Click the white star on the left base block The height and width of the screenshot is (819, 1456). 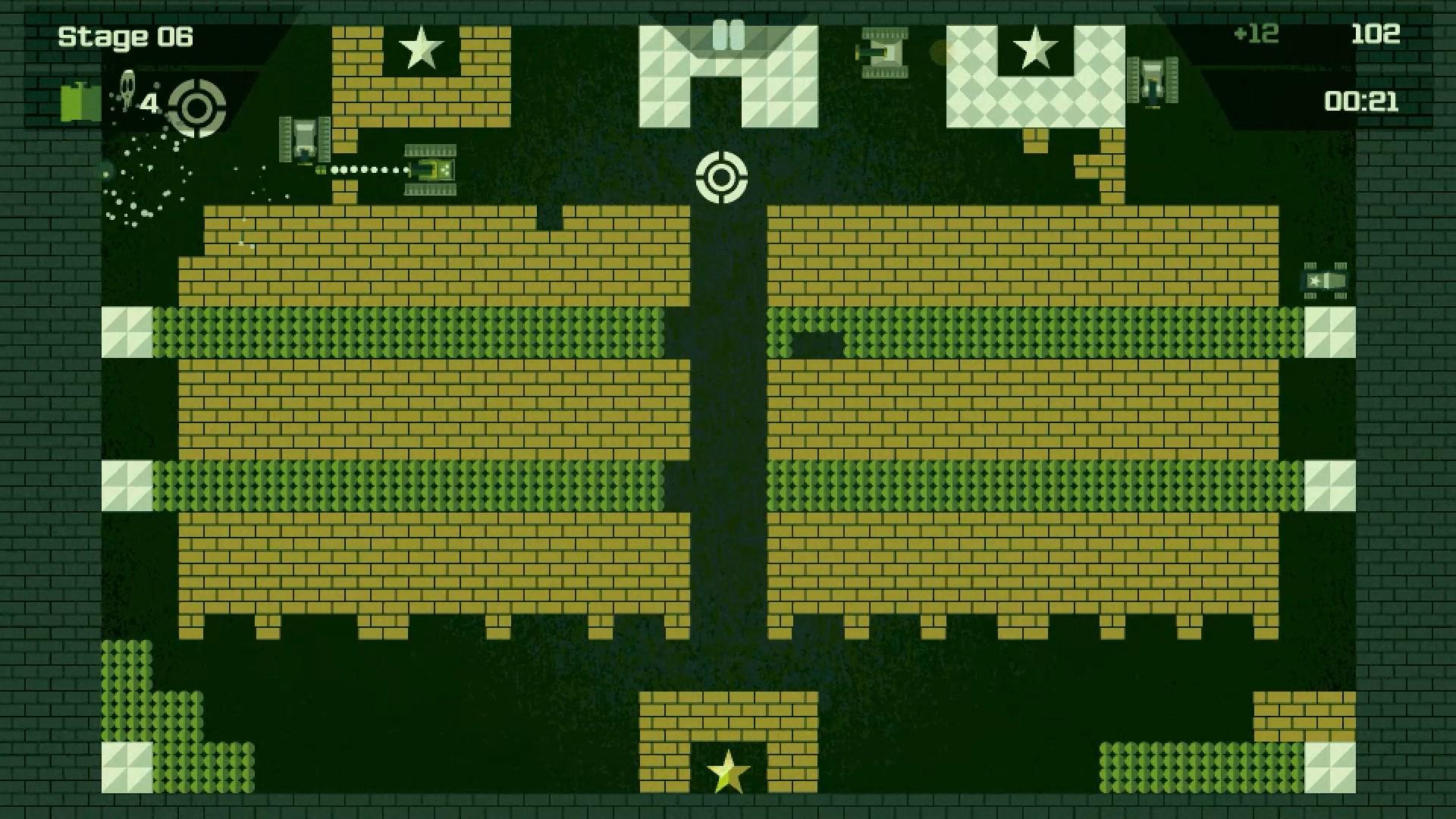click(x=422, y=49)
